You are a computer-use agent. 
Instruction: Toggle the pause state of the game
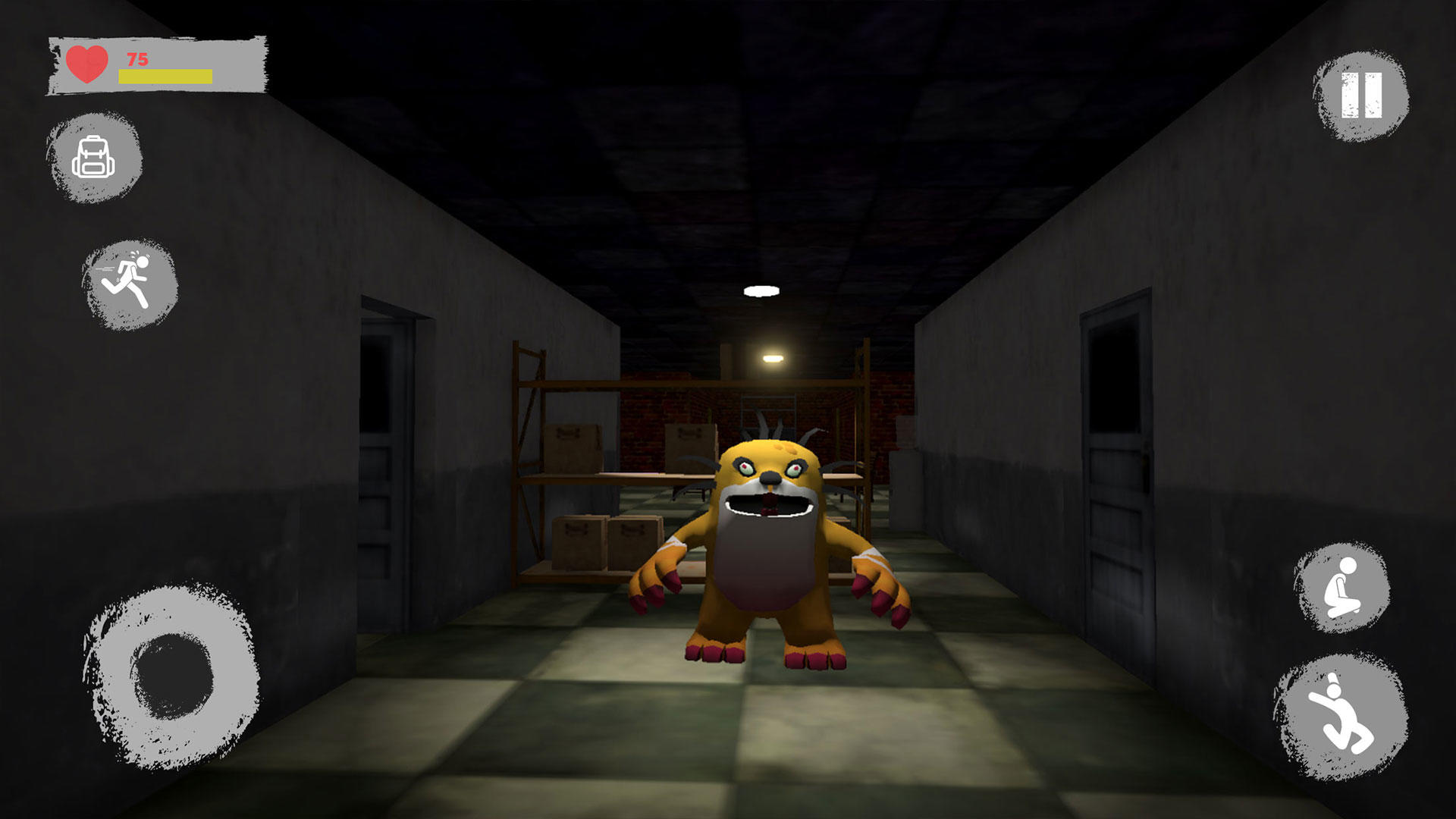tap(1360, 97)
